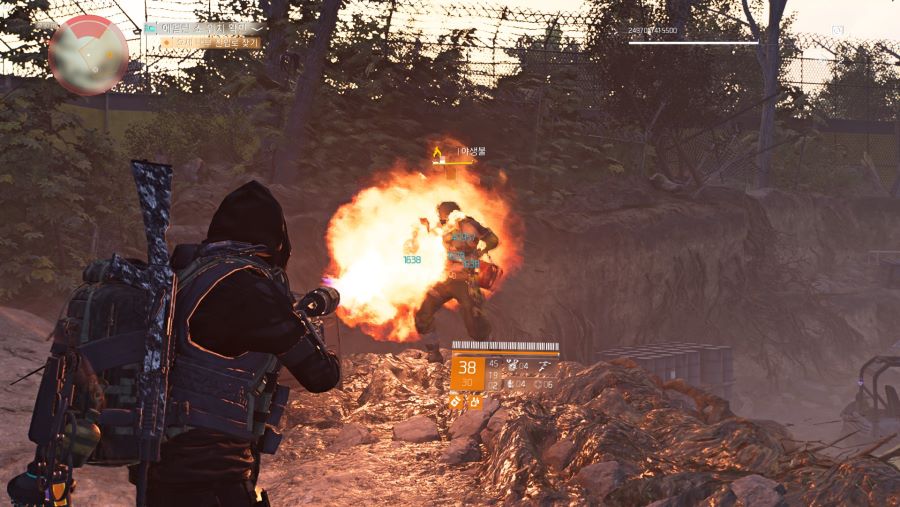
Task: Activate the left skill icon below ammo
Action: [457, 402]
